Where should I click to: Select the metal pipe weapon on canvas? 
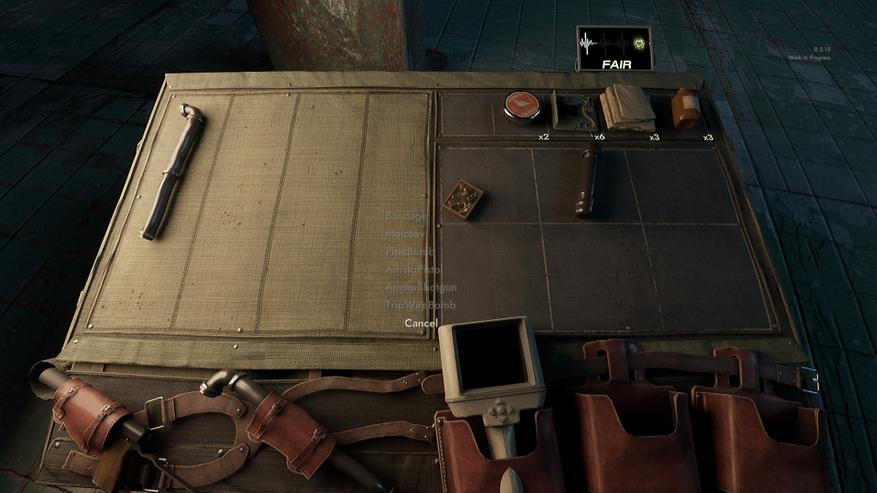click(x=173, y=171)
